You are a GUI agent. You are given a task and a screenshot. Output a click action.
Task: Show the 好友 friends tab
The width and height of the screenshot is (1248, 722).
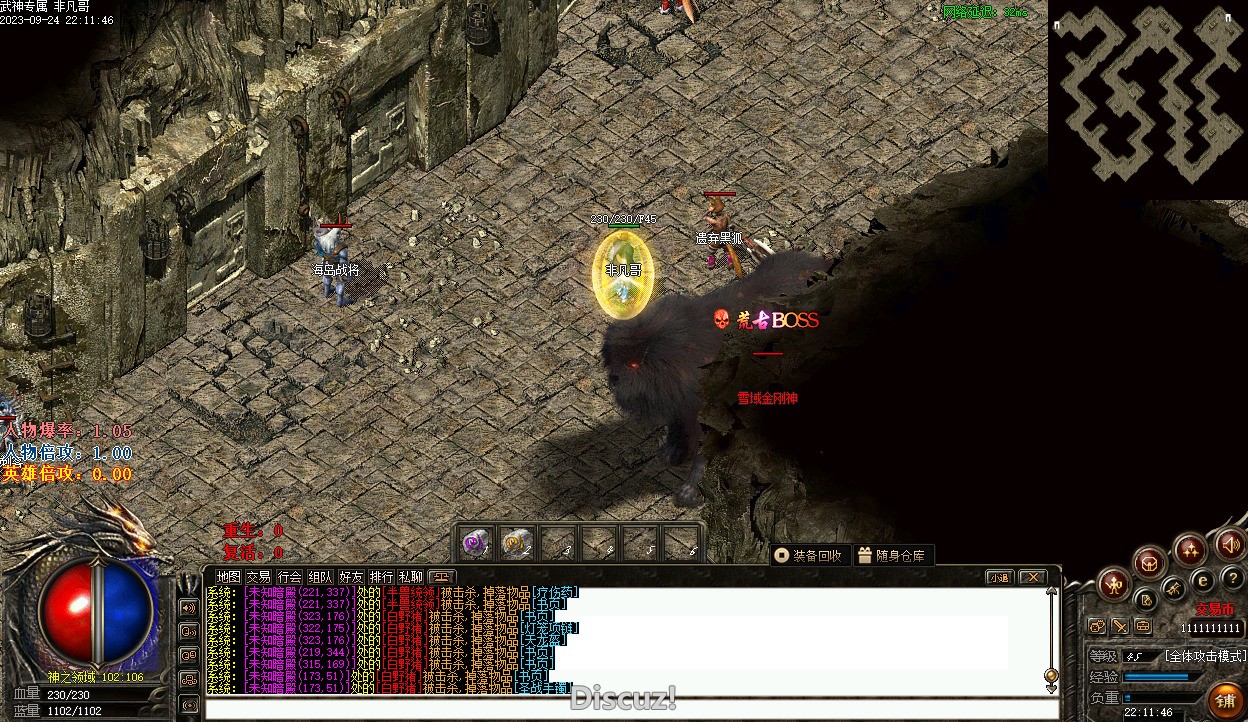tap(351, 577)
